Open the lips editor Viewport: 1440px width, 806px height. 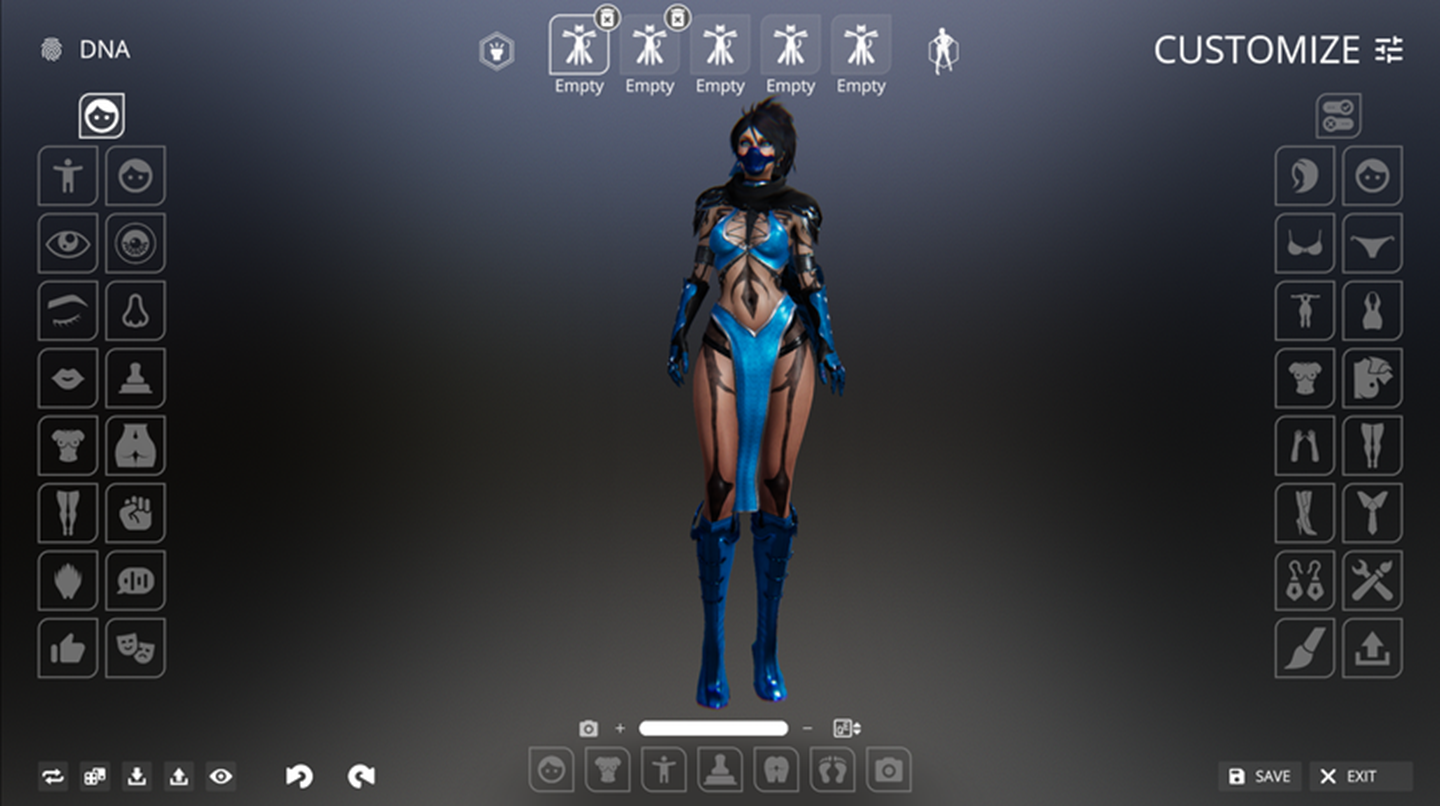67,379
